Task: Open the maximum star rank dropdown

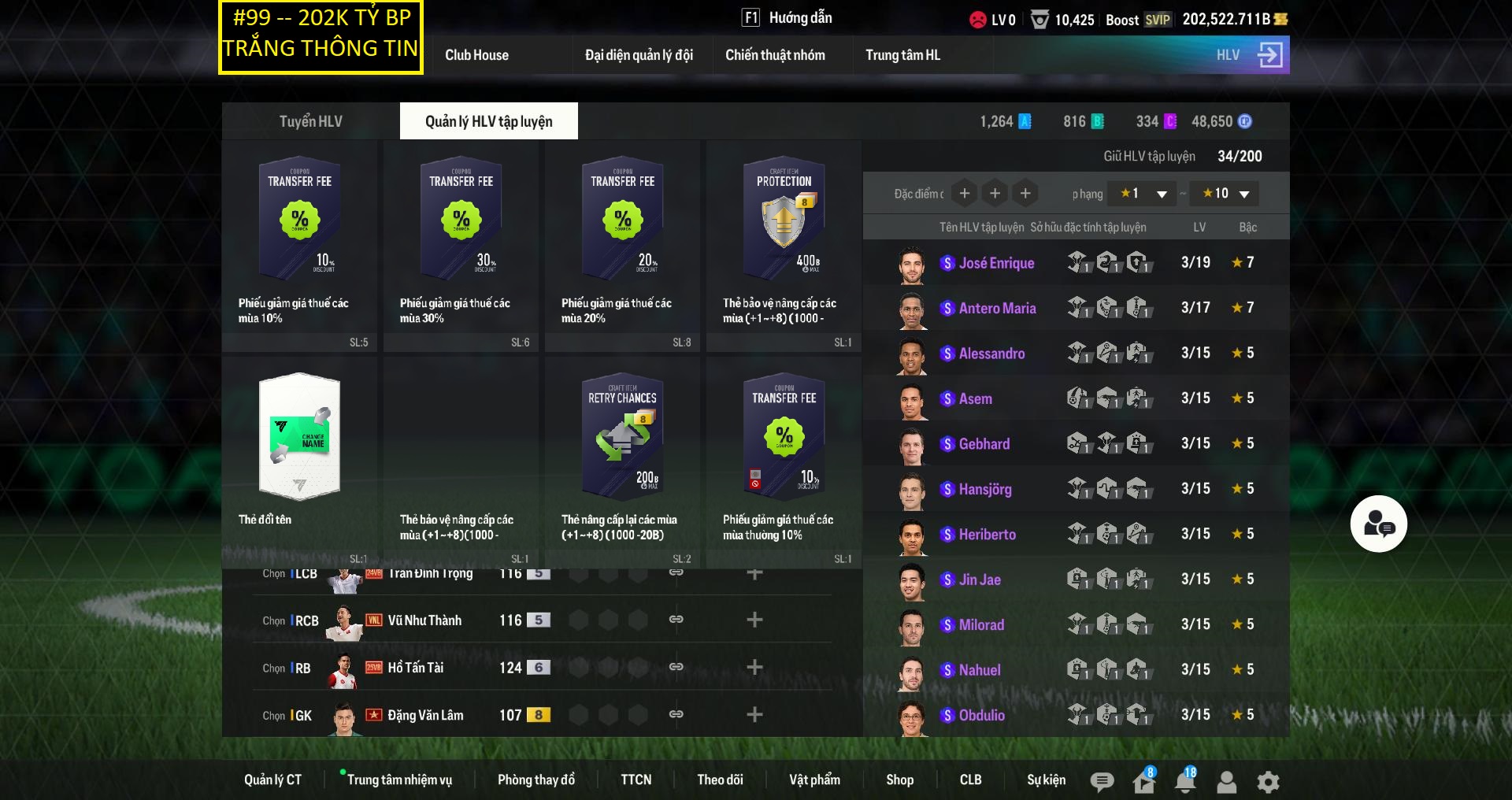Action: click(x=1225, y=194)
